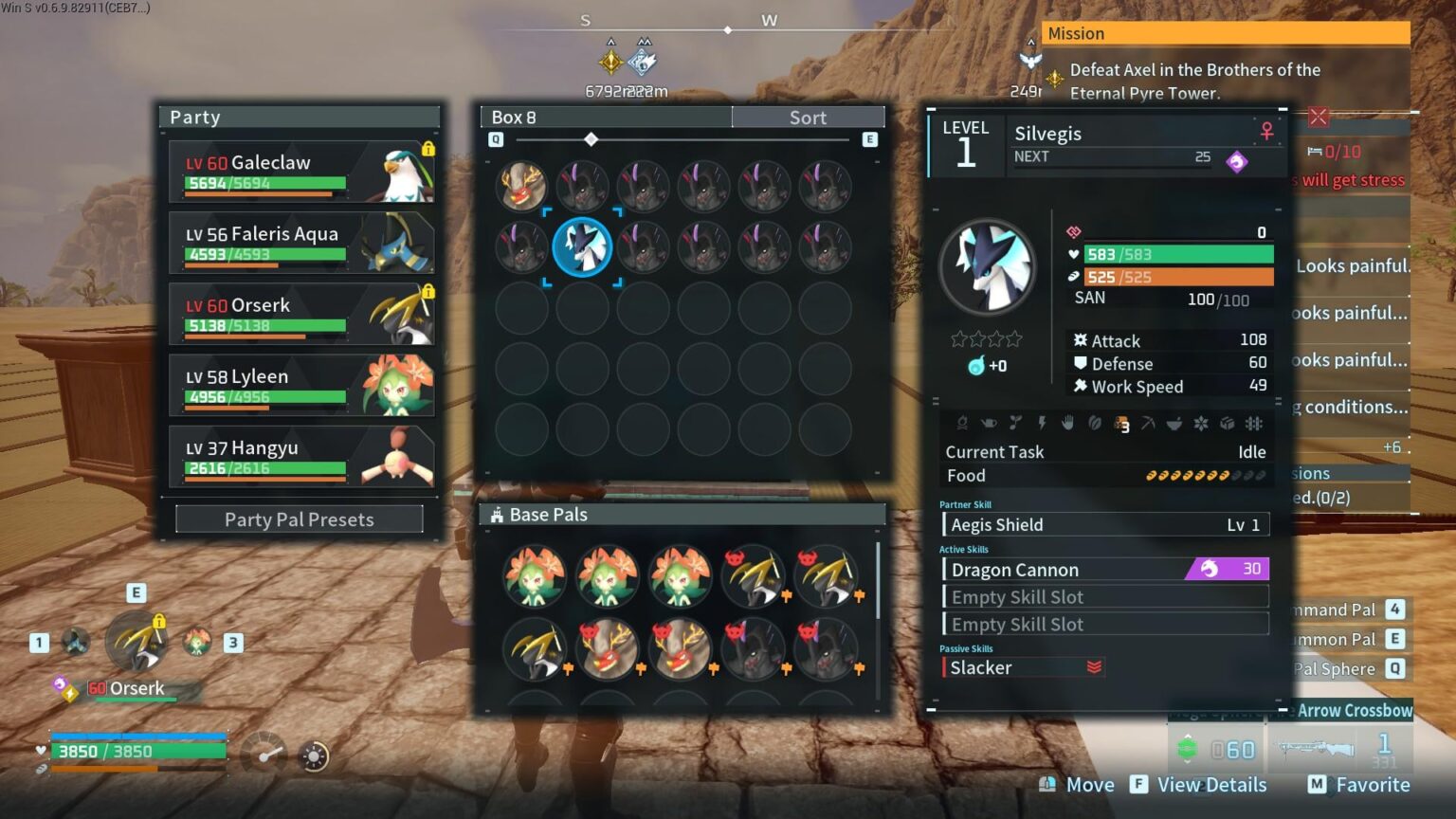
Task: Open Party Pal Presets
Action: tap(299, 519)
